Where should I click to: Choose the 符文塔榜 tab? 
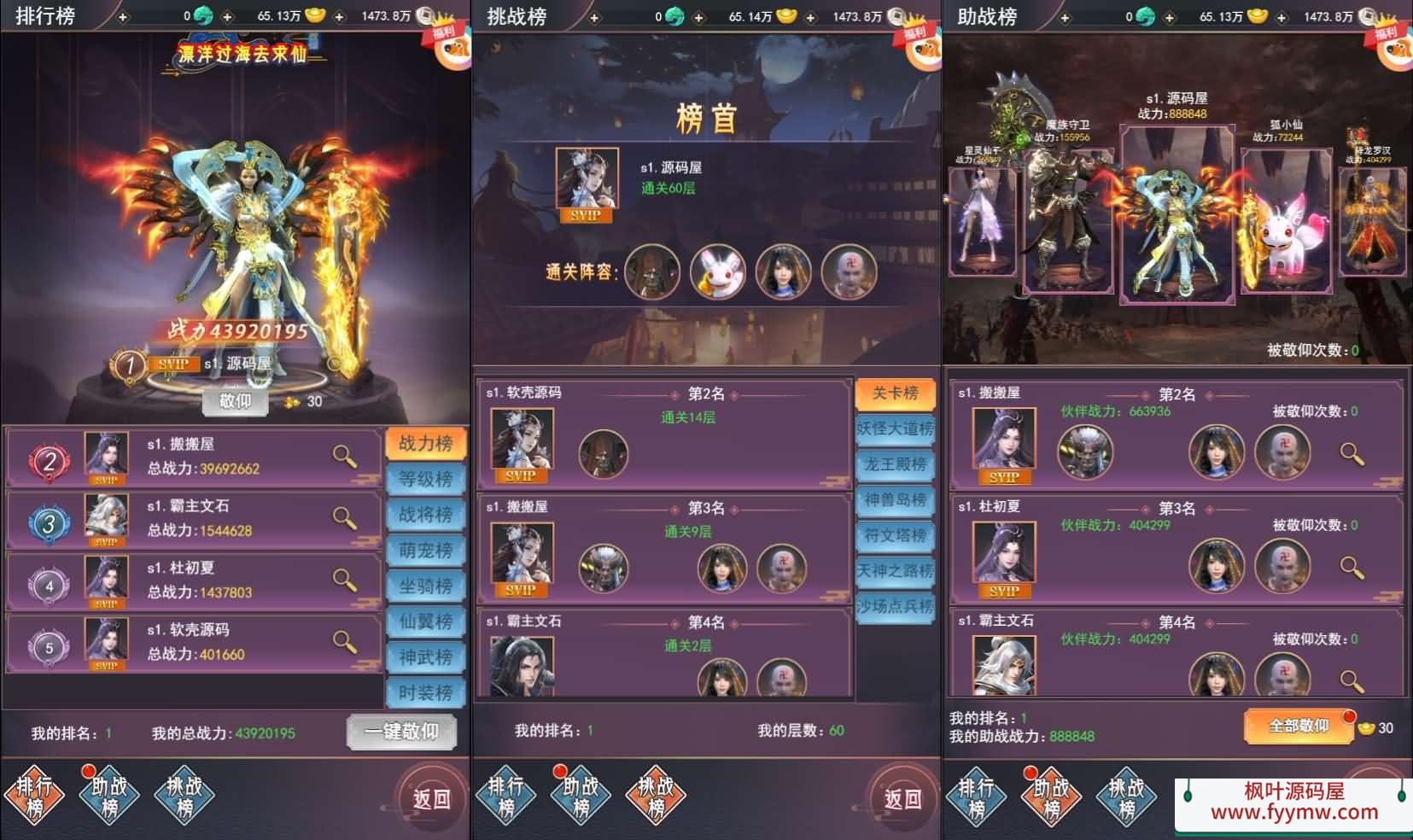point(895,535)
